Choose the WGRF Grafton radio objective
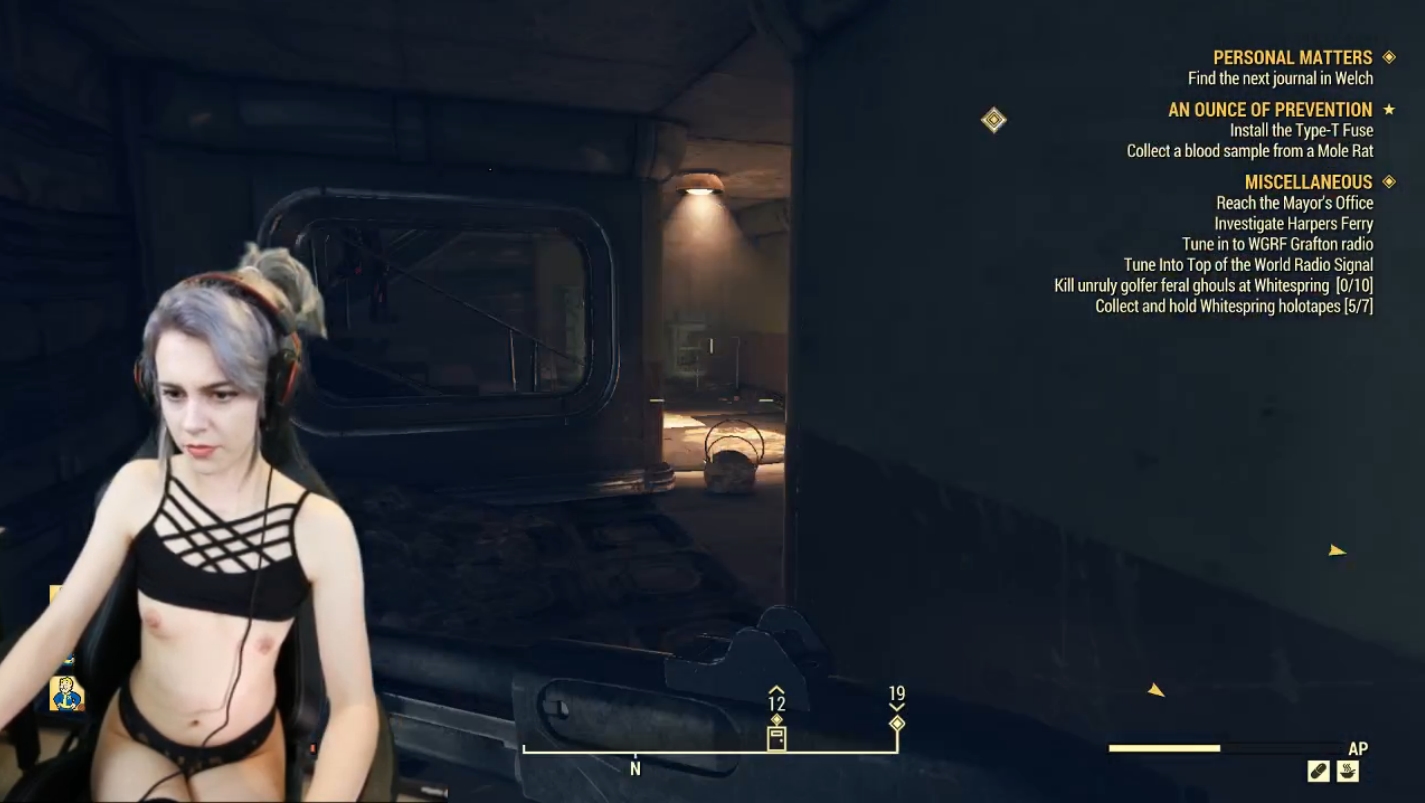Viewport: 1425px width, 803px height. point(1277,244)
